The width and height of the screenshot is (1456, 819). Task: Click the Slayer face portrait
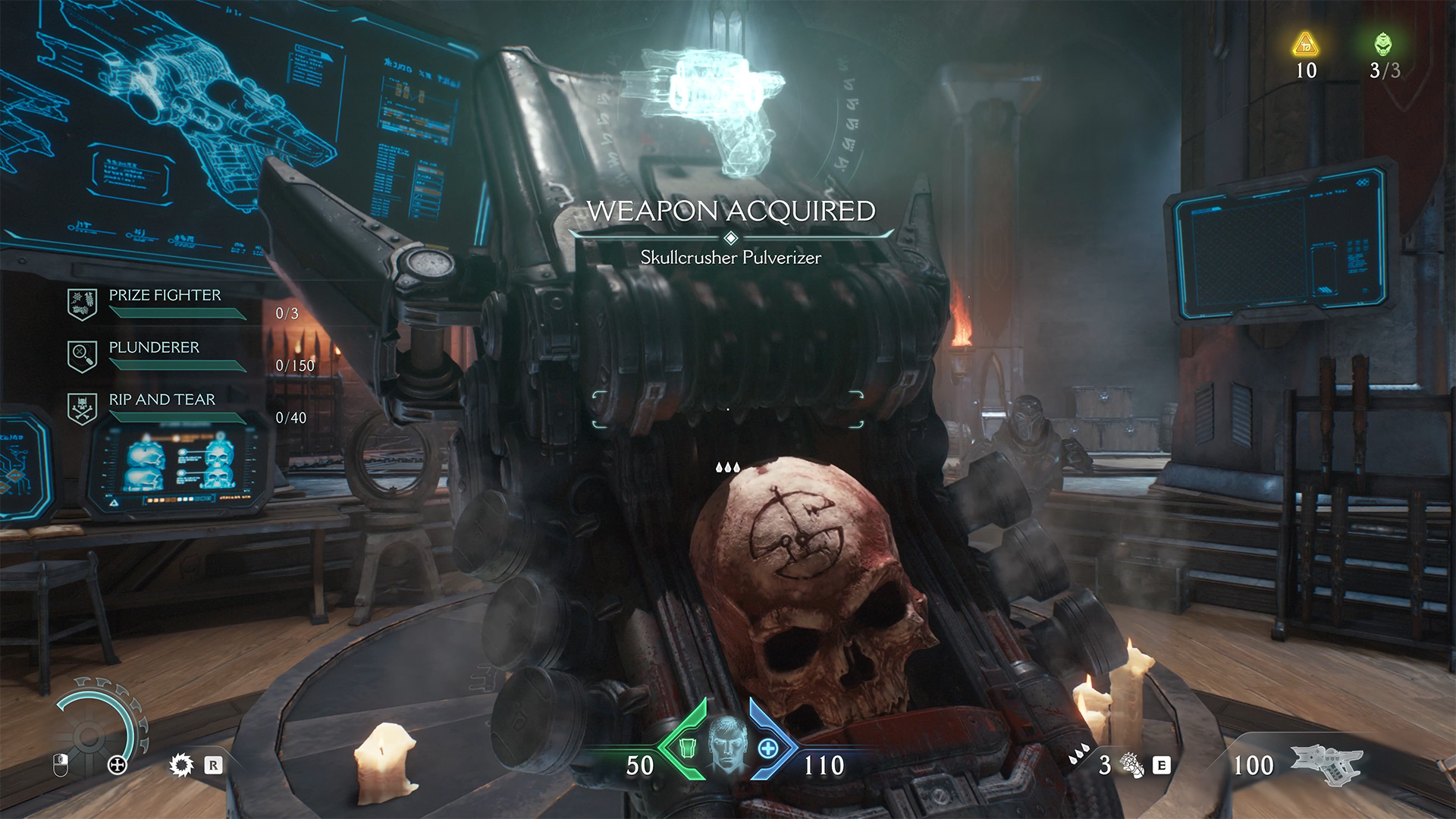[x=727, y=744]
